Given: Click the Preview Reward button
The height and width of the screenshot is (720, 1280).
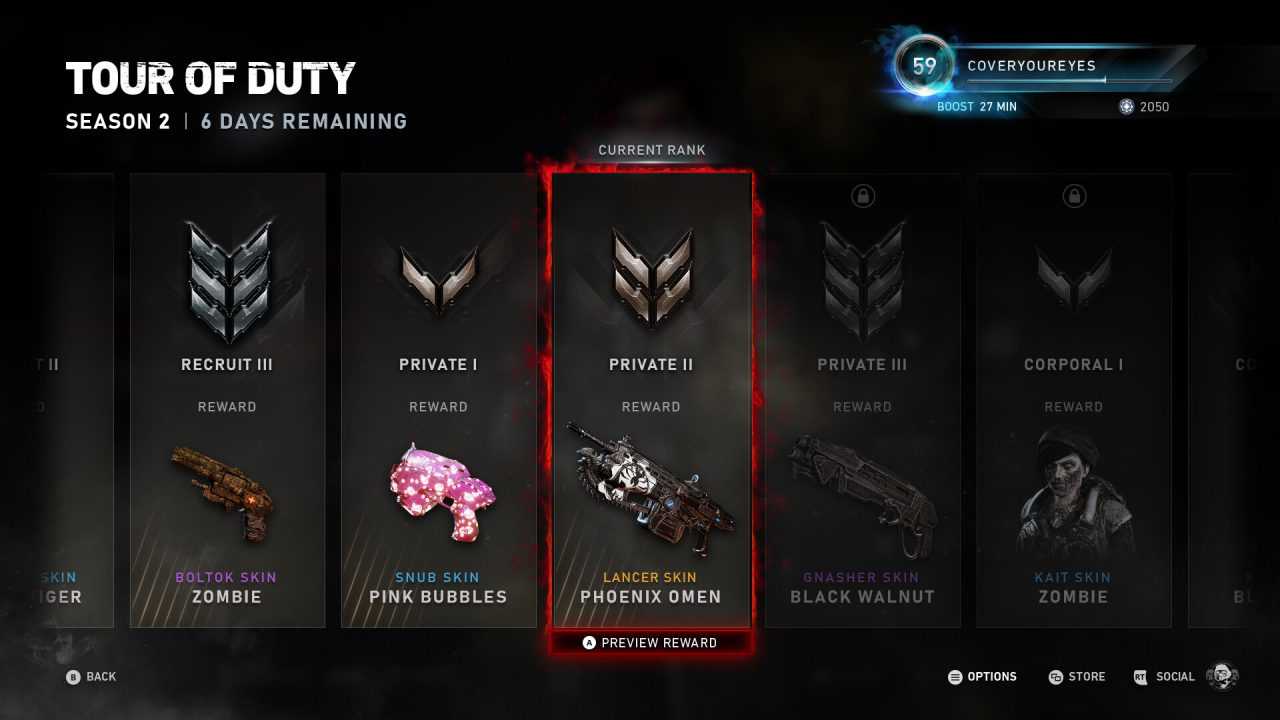Looking at the screenshot, I should [x=651, y=642].
